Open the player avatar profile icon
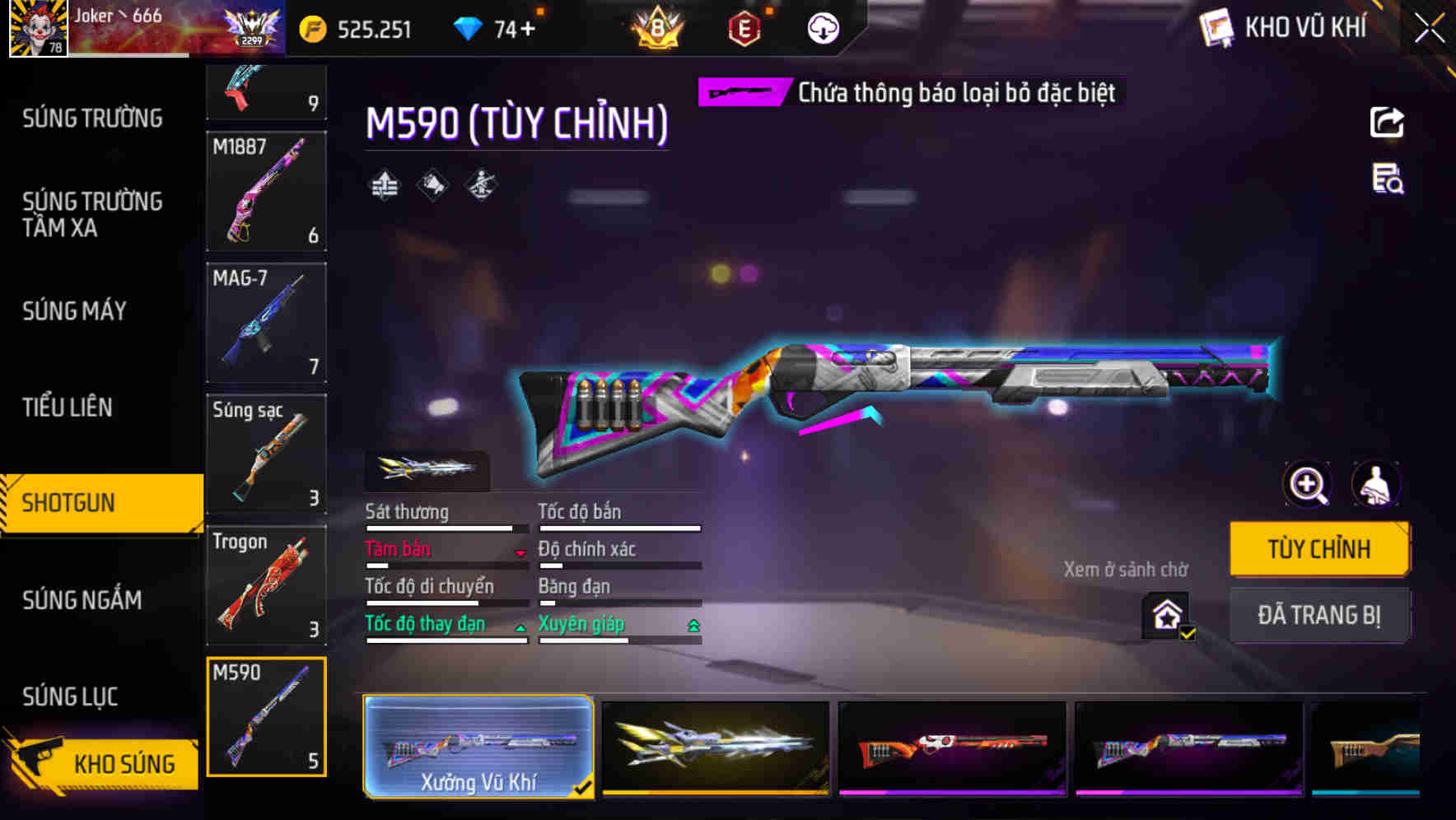Image resolution: width=1456 pixels, height=820 pixels. (36, 30)
